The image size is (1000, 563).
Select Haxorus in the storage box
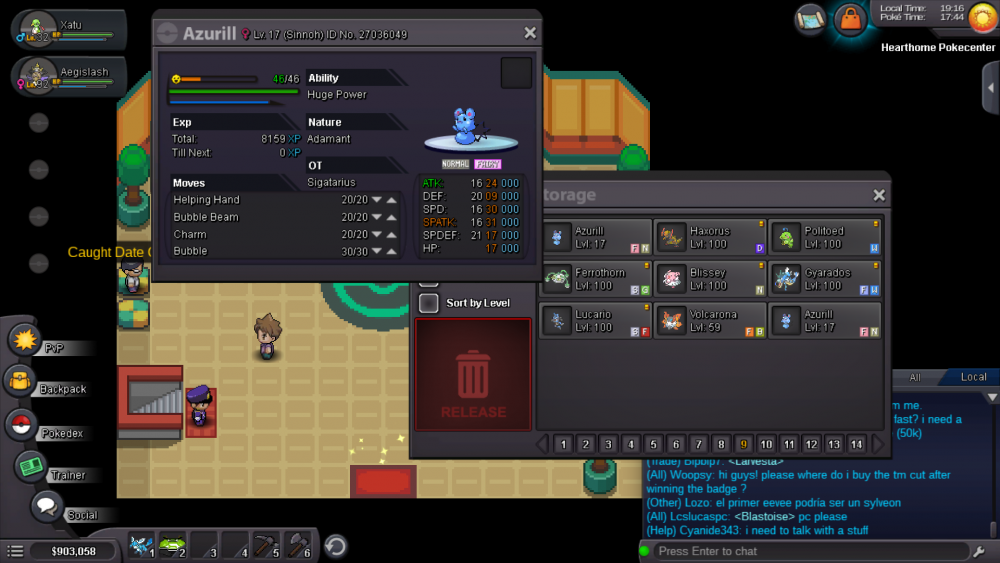point(710,238)
